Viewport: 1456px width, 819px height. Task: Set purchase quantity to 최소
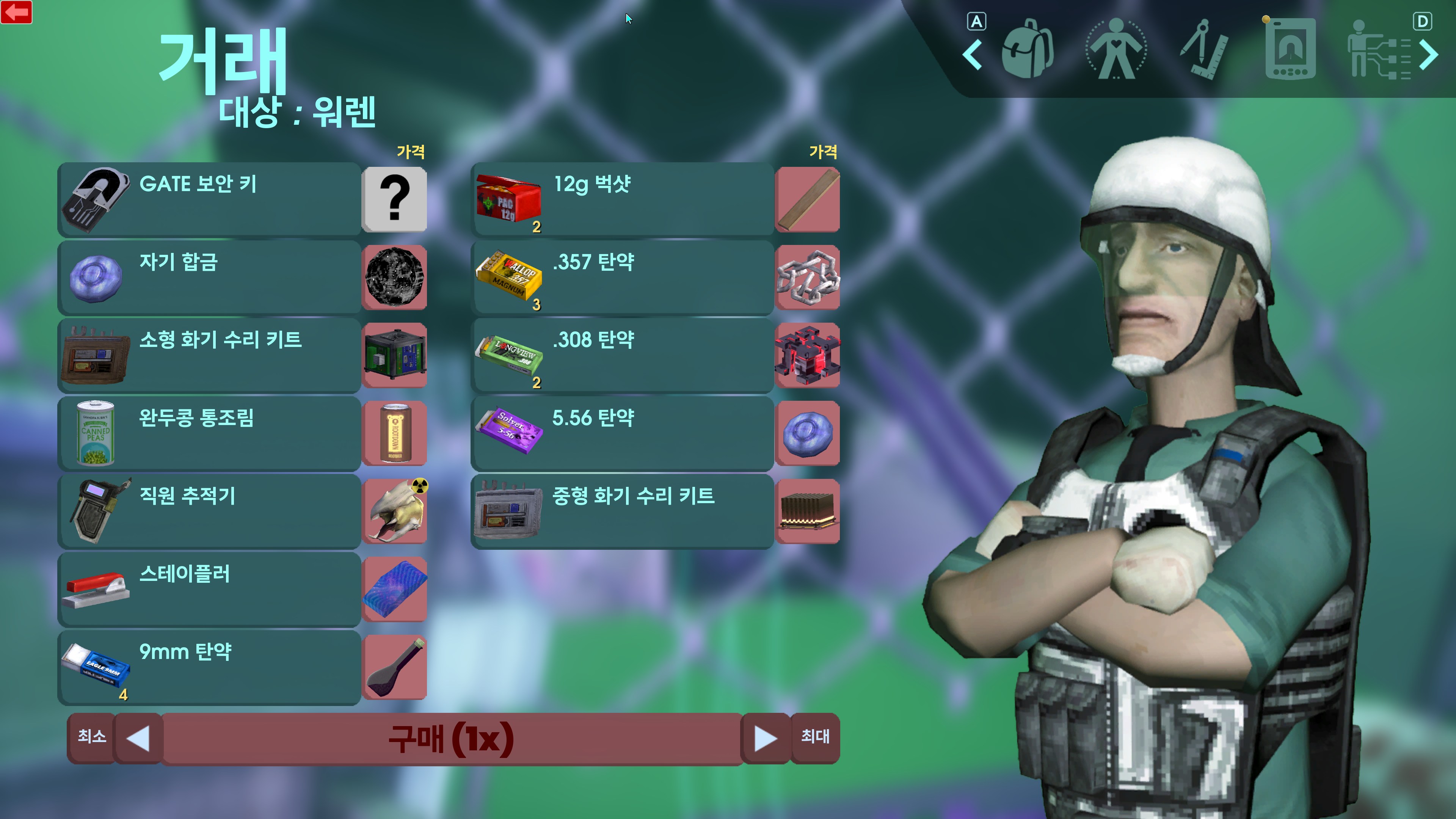point(91,737)
